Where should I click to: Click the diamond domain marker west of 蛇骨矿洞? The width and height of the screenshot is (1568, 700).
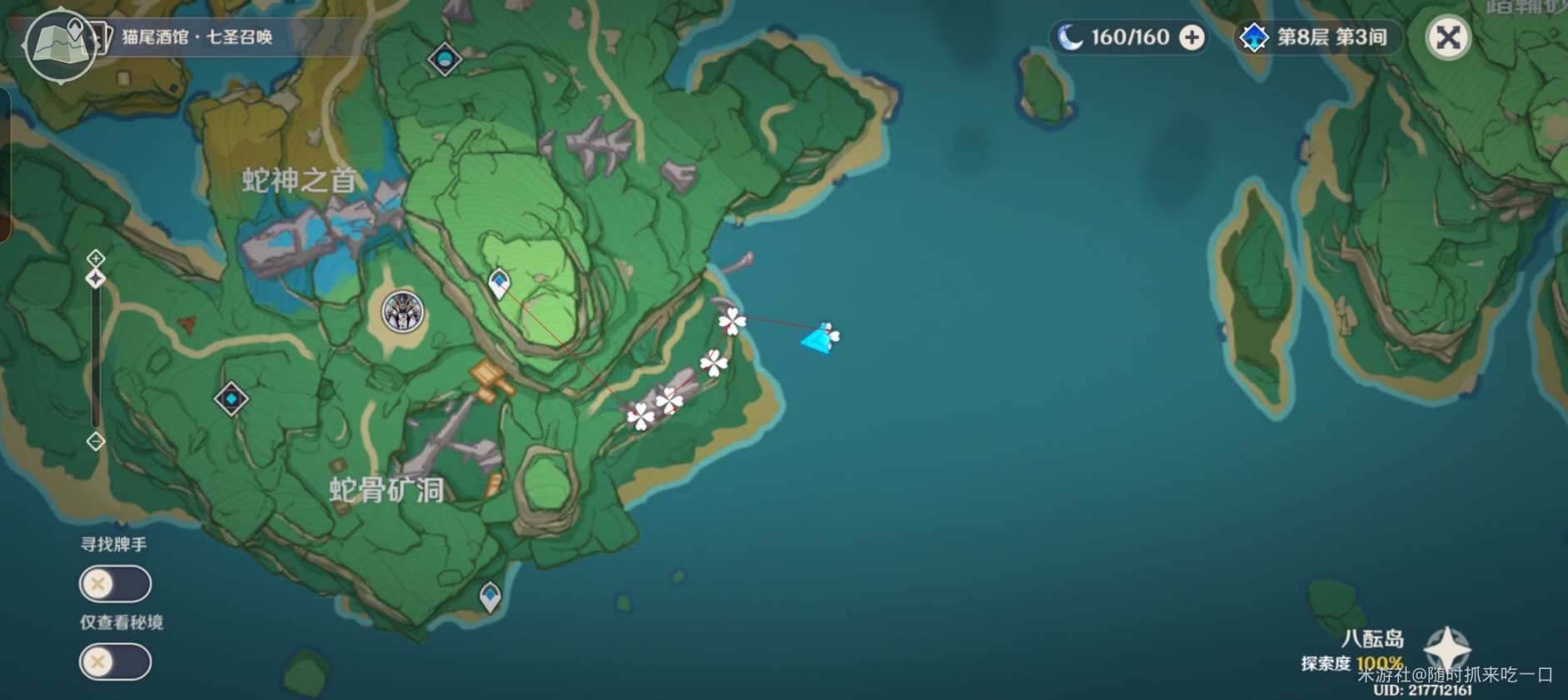point(231,399)
